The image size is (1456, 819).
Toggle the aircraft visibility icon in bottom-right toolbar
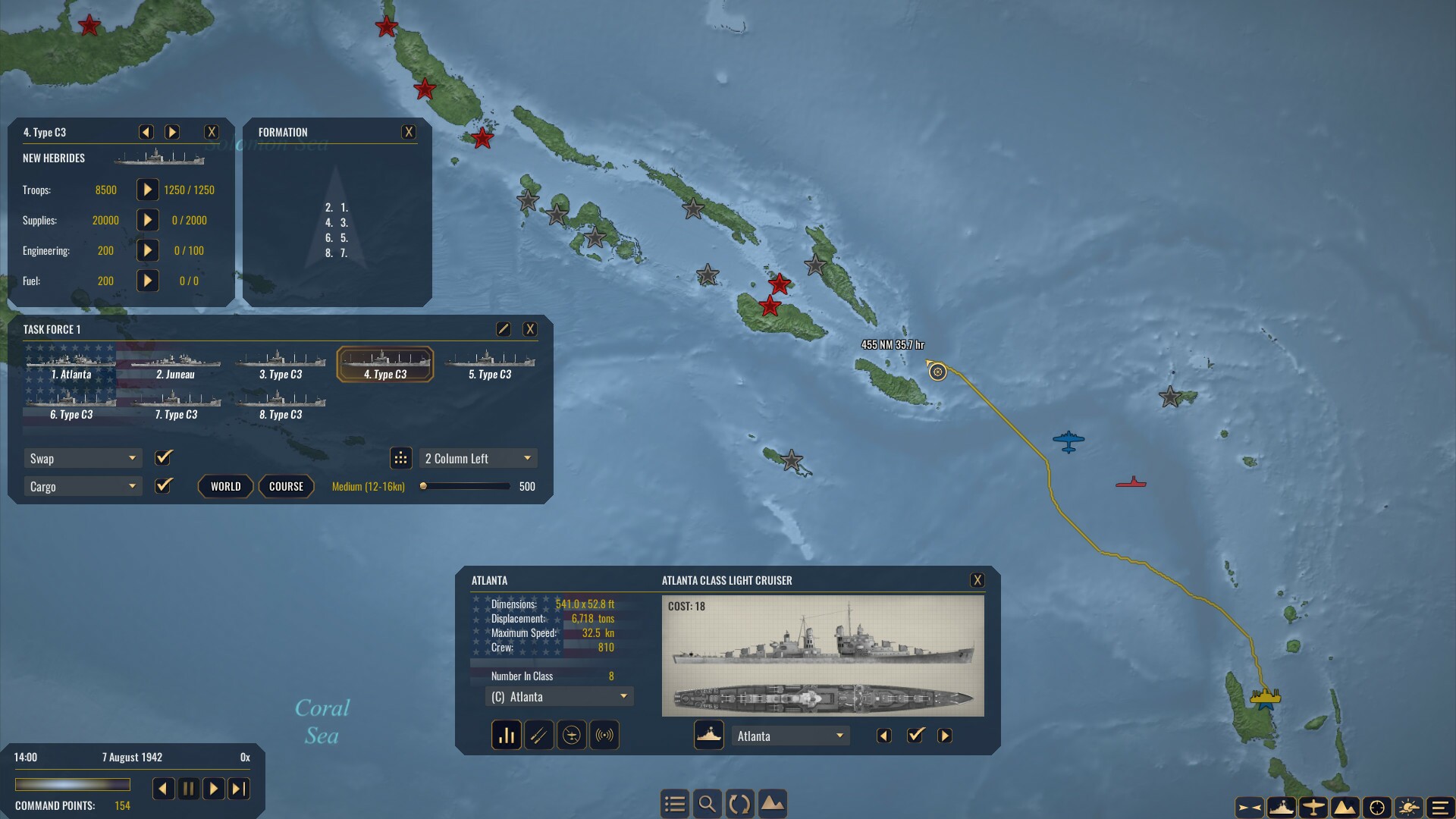coord(1314,807)
